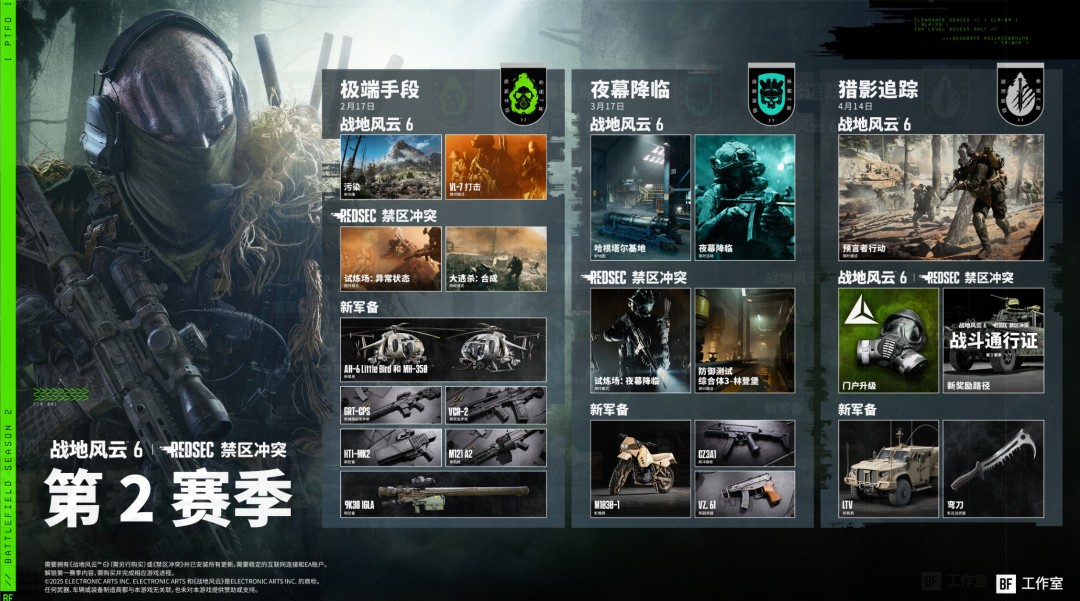Viewport: 1080px width, 601px height.
Task: Open the 预言者行动 forest battle tile
Action: (x=940, y=197)
